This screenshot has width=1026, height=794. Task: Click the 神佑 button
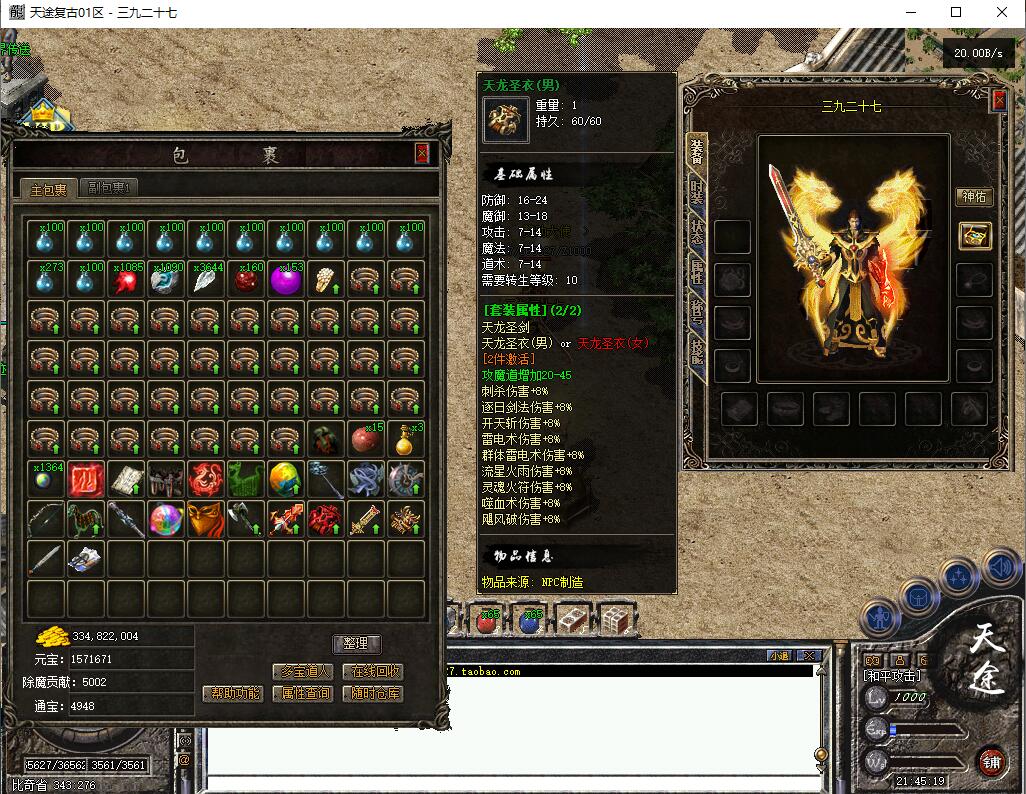coord(973,196)
